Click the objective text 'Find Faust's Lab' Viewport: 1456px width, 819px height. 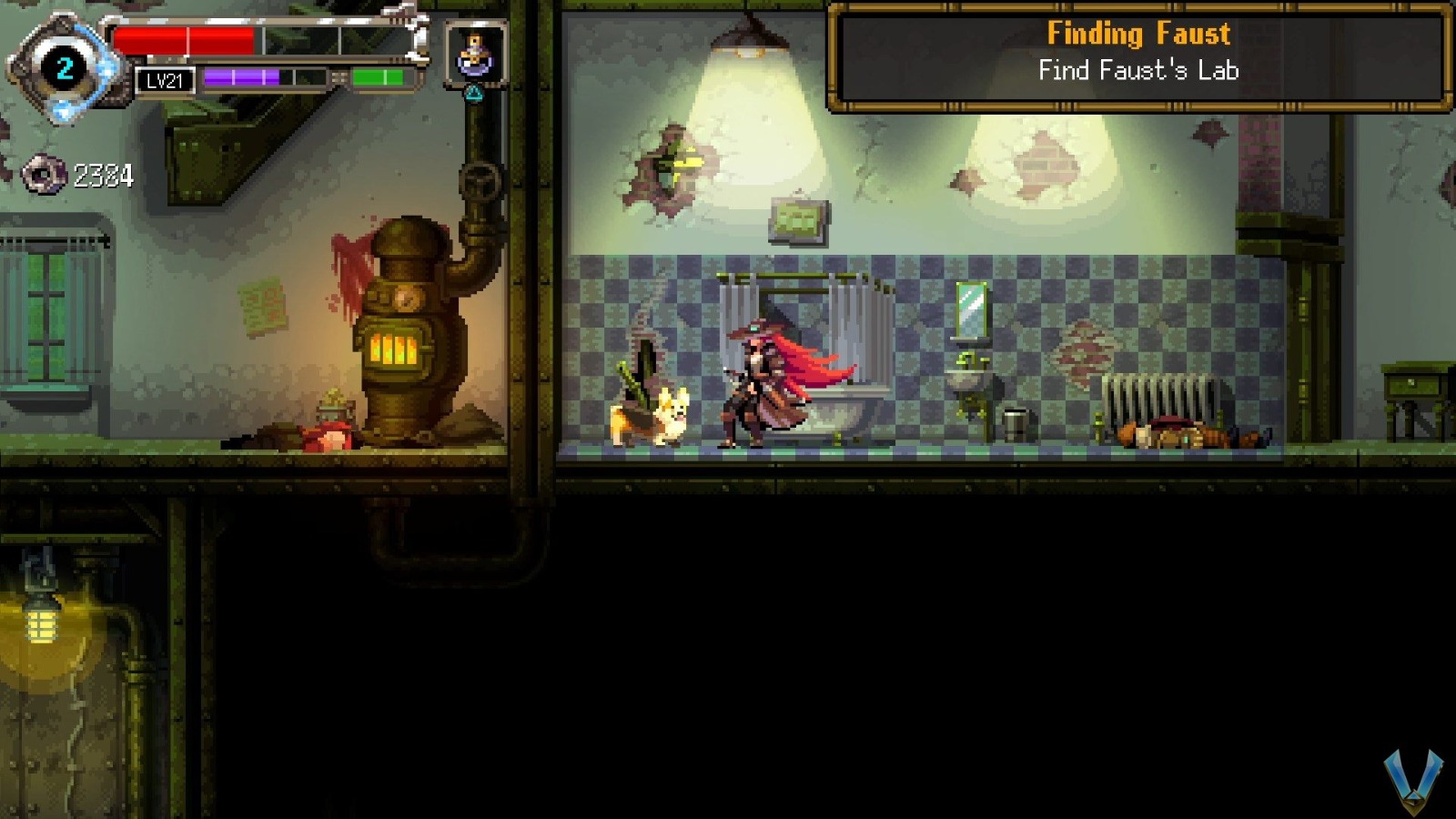pos(1138,72)
